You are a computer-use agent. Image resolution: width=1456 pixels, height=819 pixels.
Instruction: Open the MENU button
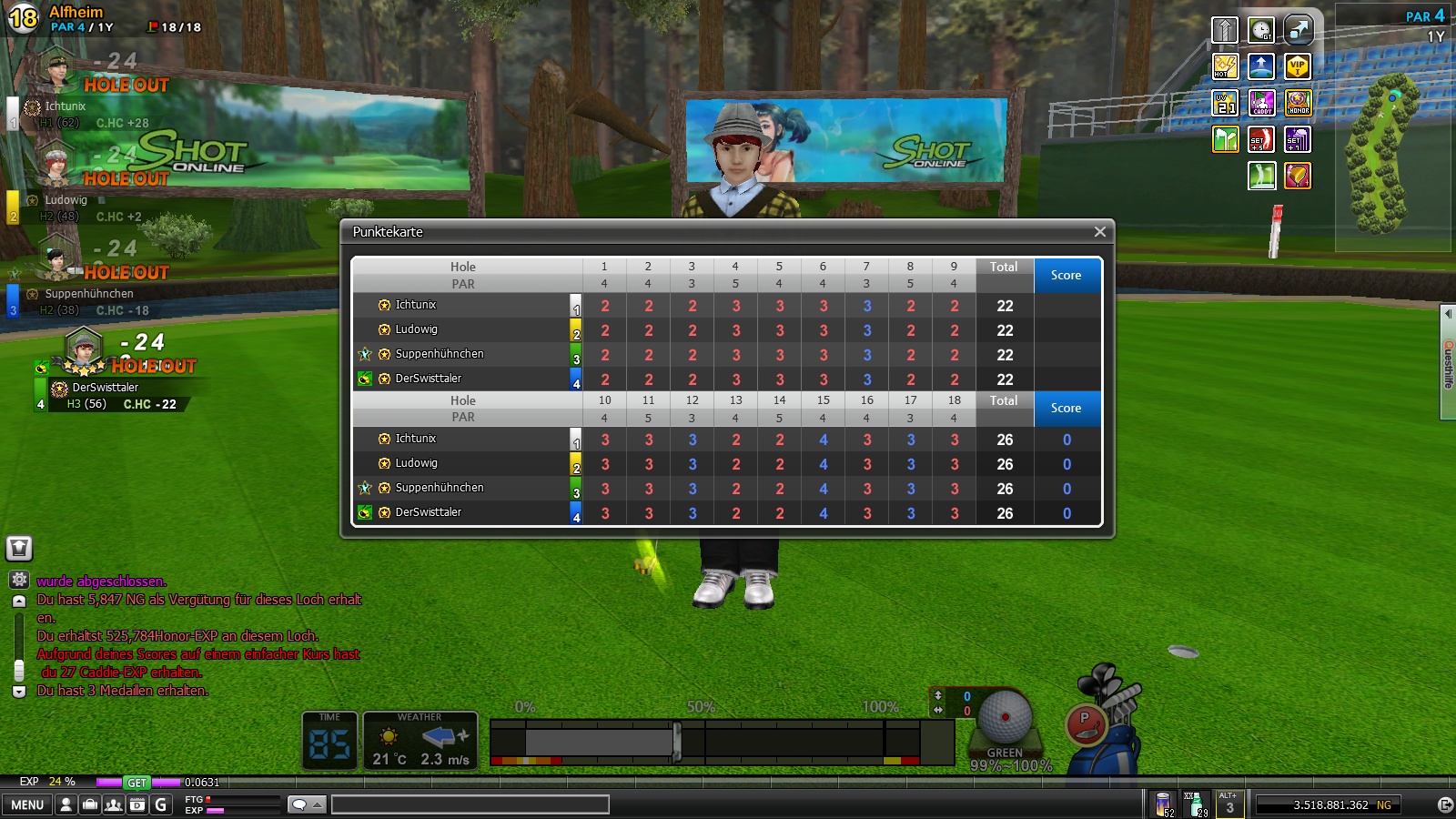pyautogui.click(x=27, y=804)
